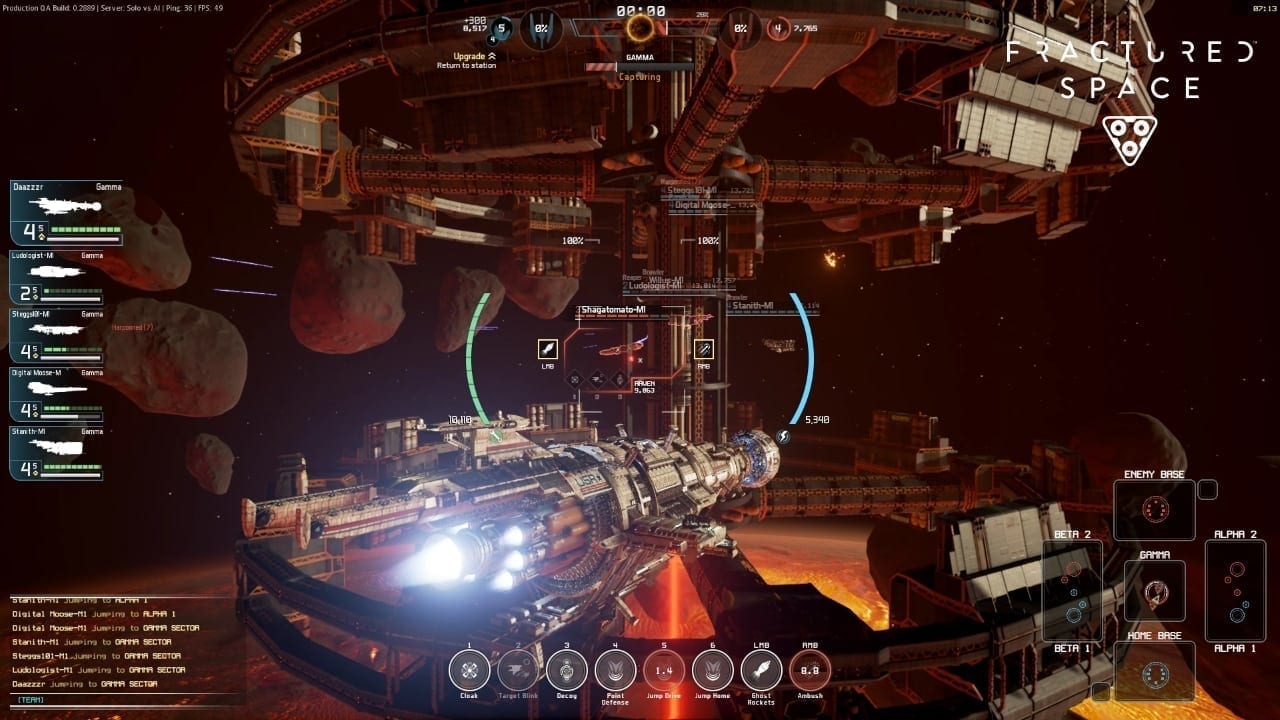Choose Ludologist-MI's team ship card
This screenshot has height=720, width=1280.
[x=66, y=277]
